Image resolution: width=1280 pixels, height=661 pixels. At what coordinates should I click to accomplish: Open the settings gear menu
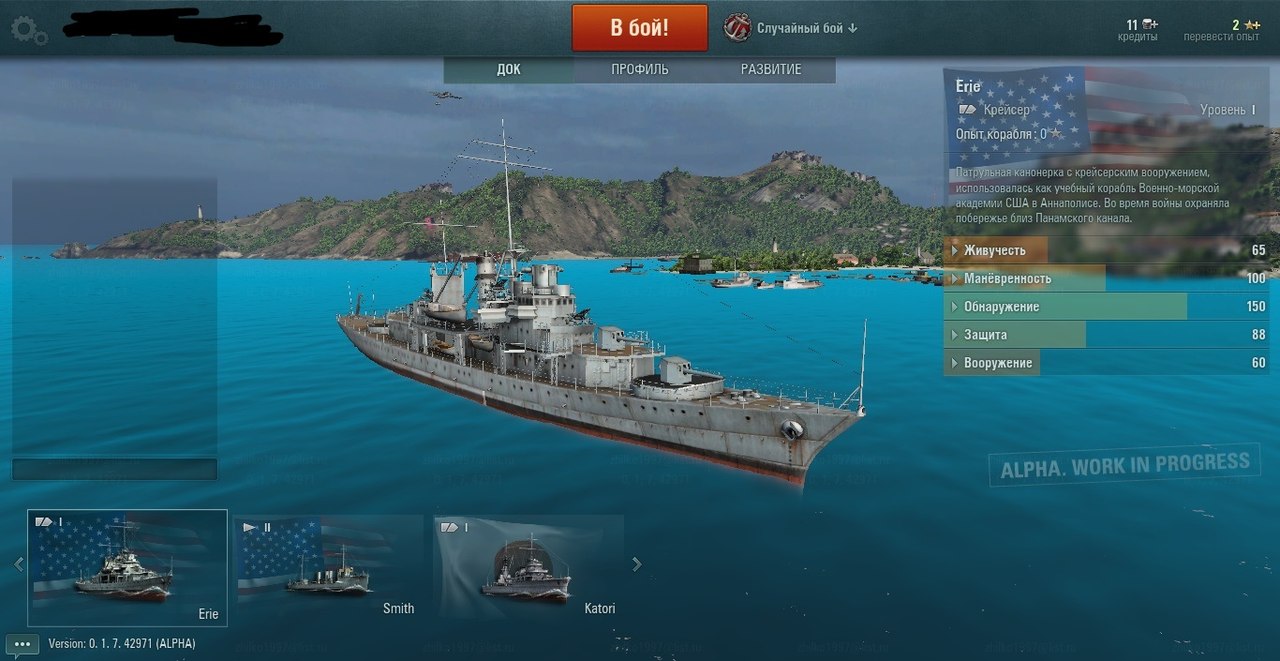tap(28, 30)
